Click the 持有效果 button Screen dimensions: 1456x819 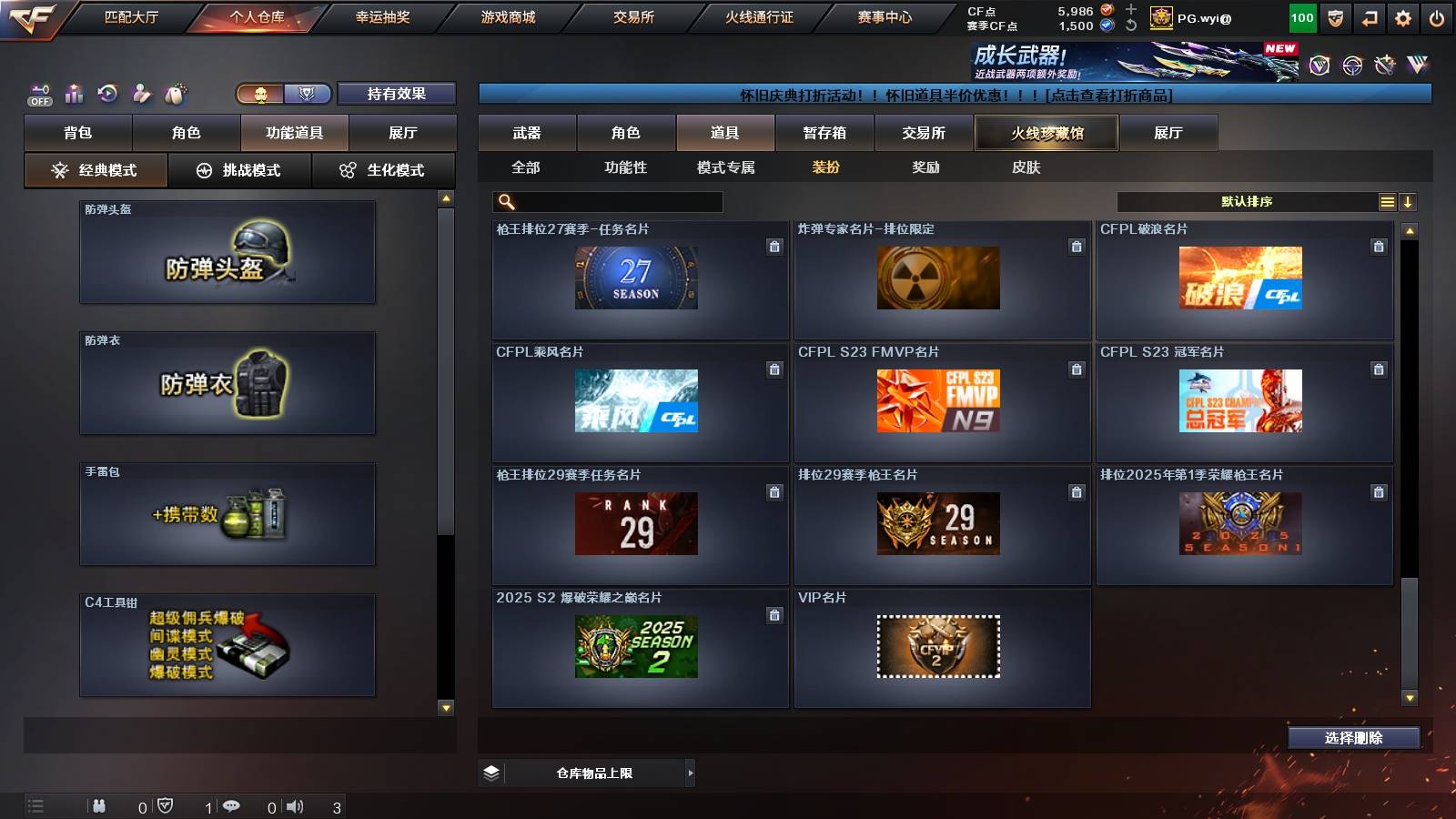click(x=396, y=93)
